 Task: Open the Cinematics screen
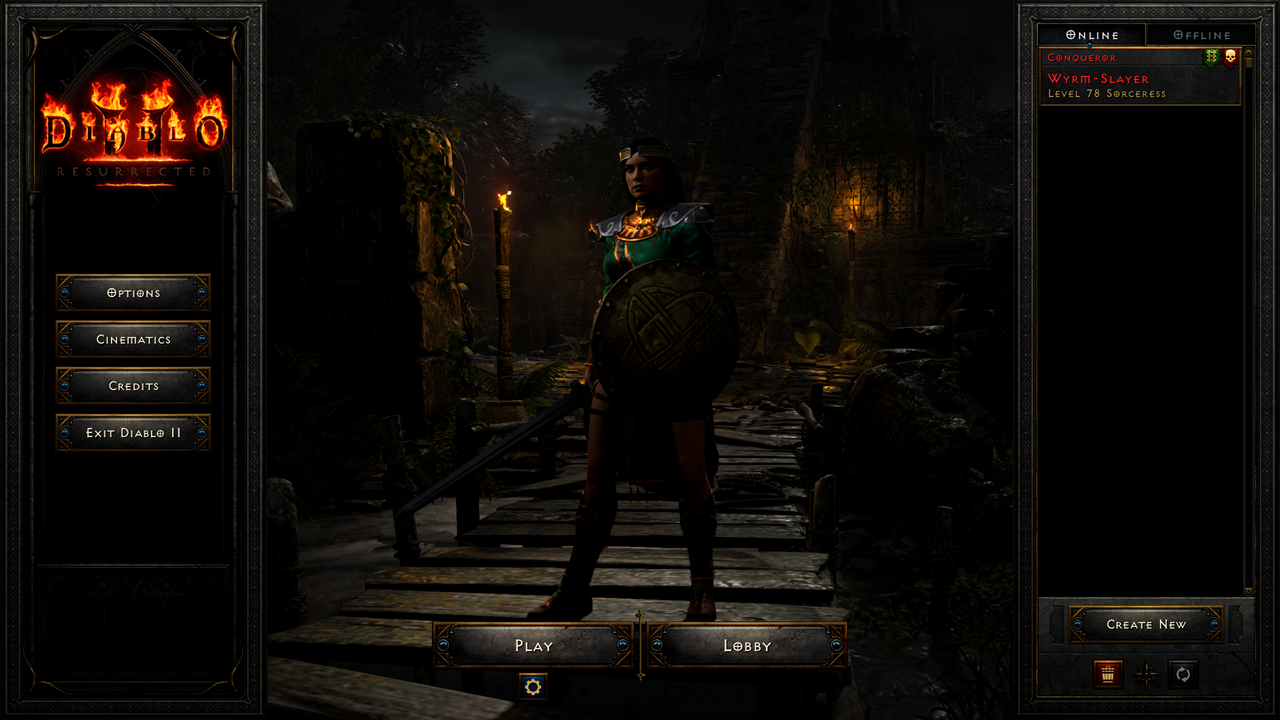click(133, 340)
